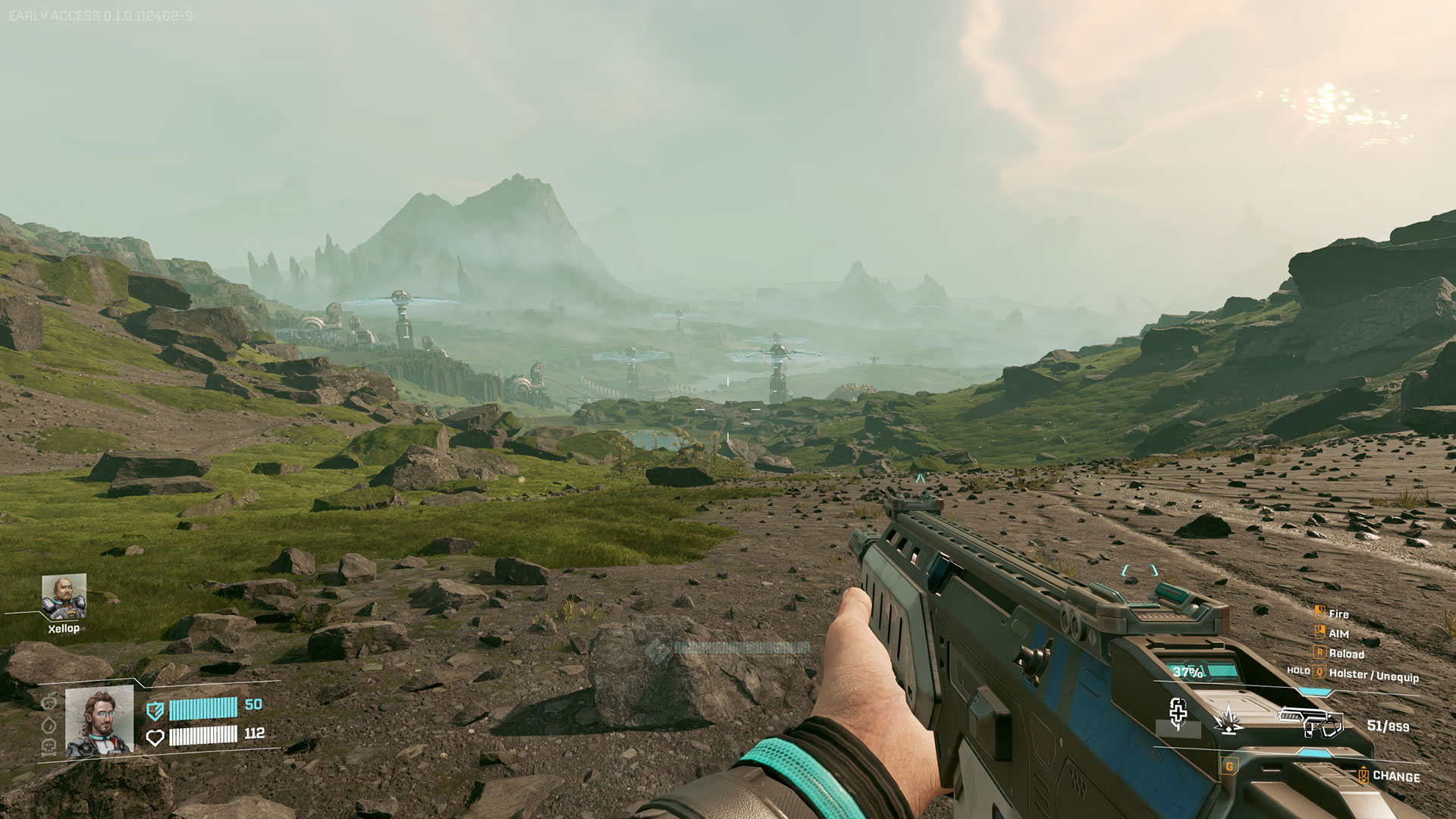Screen dimensions: 1456x819
Task: Choose the grenade explosion icon
Action: 1228,719
